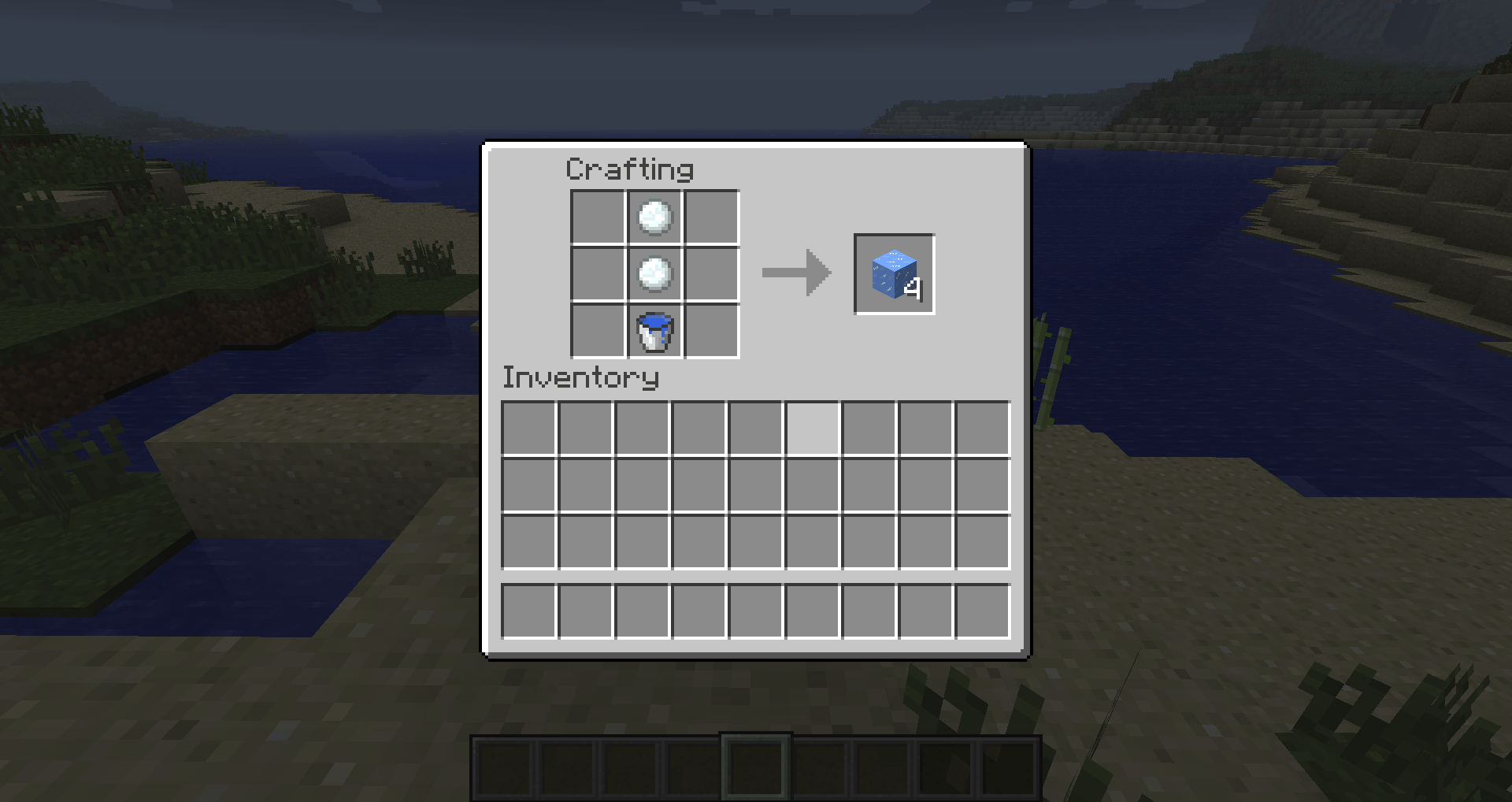The image size is (1512, 802).
Task: Select the last slot of the top inventory row
Action: click(981, 427)
